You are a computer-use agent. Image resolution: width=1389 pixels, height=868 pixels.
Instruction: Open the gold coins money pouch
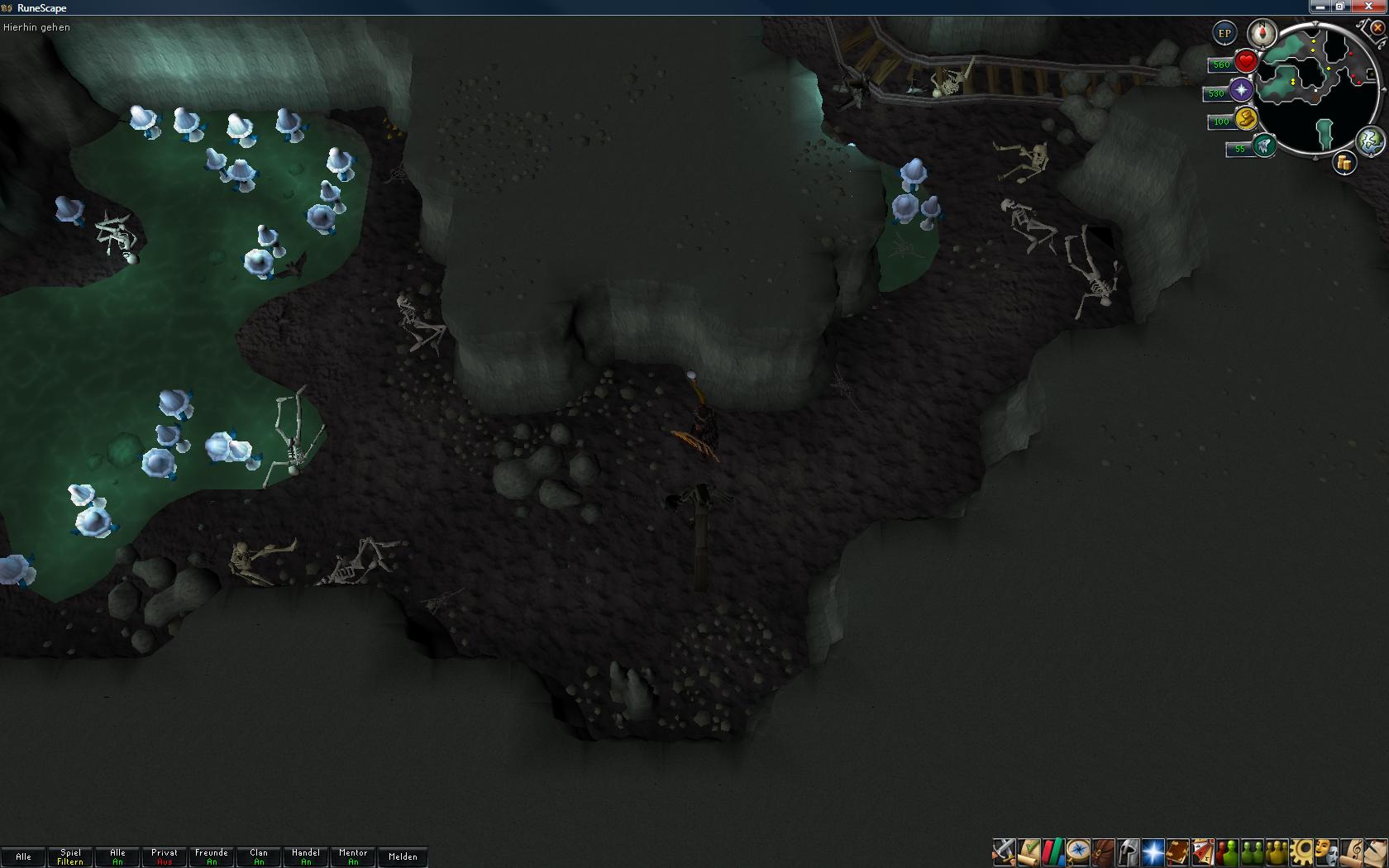[x=1344, y=163]
